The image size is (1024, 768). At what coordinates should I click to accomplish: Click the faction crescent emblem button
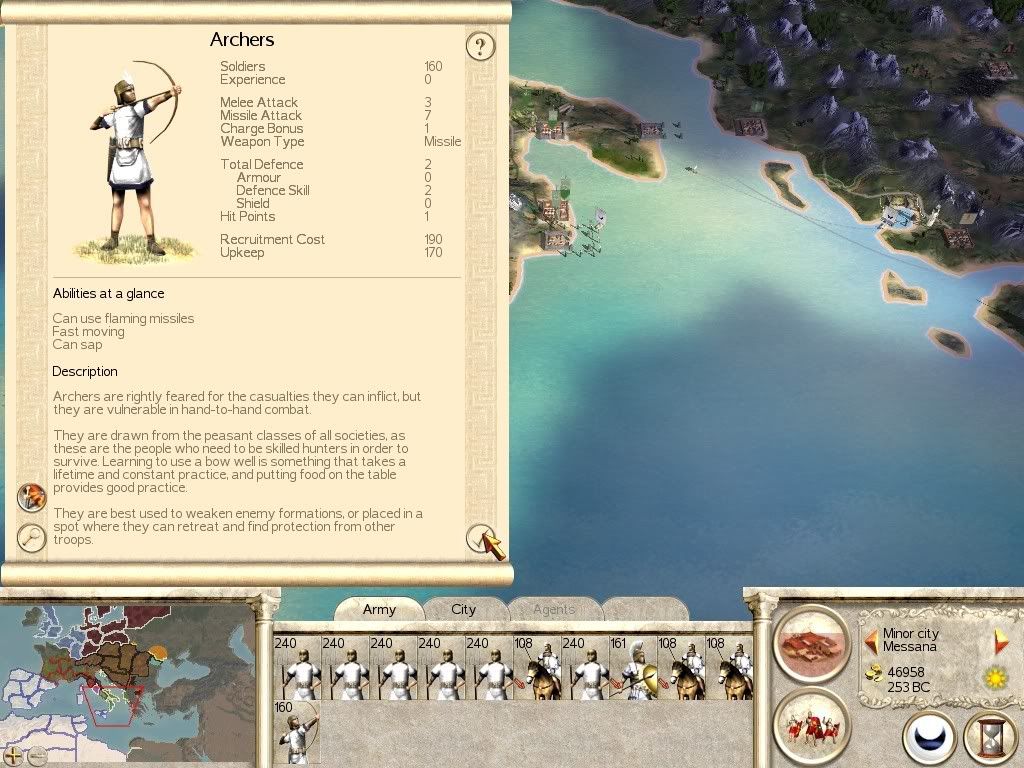tap(929, 739)
